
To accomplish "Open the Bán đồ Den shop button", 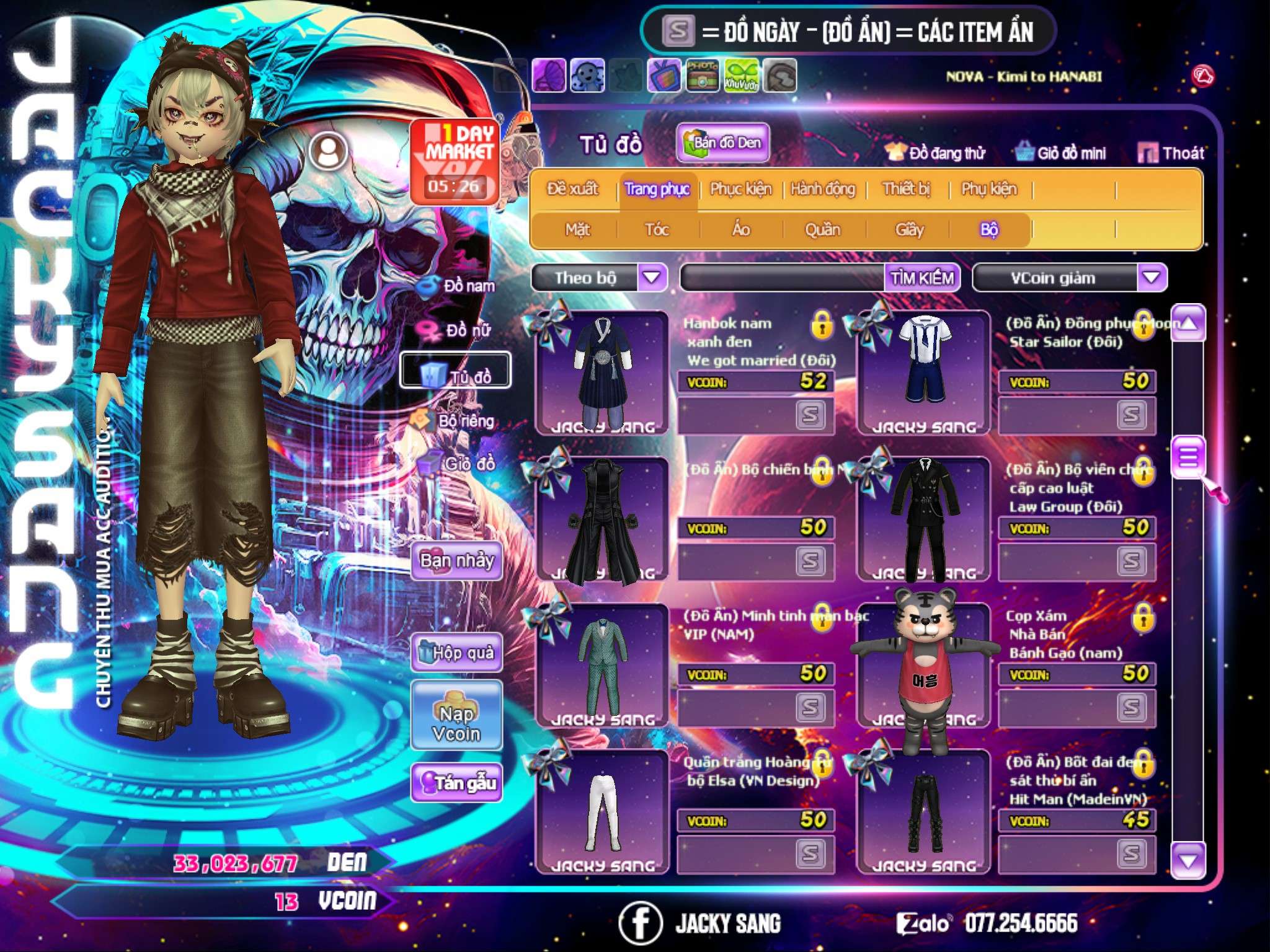I will (722, 143).
